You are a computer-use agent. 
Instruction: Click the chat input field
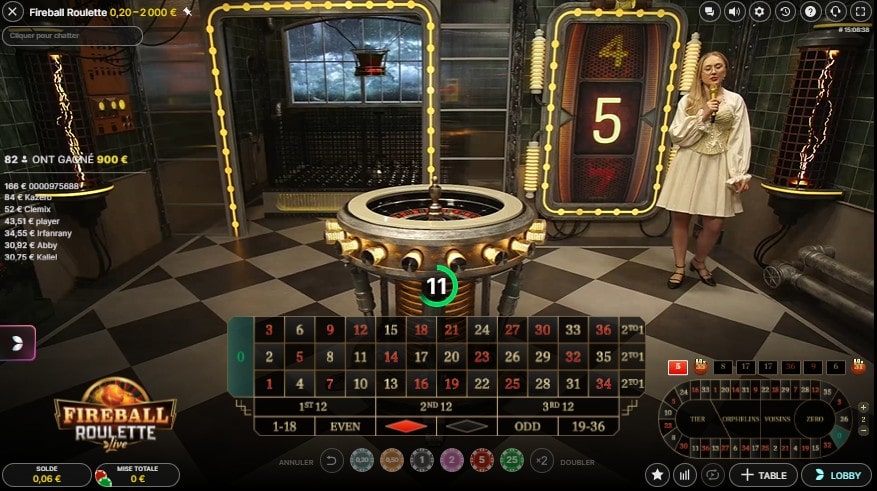tap(72, 36)
